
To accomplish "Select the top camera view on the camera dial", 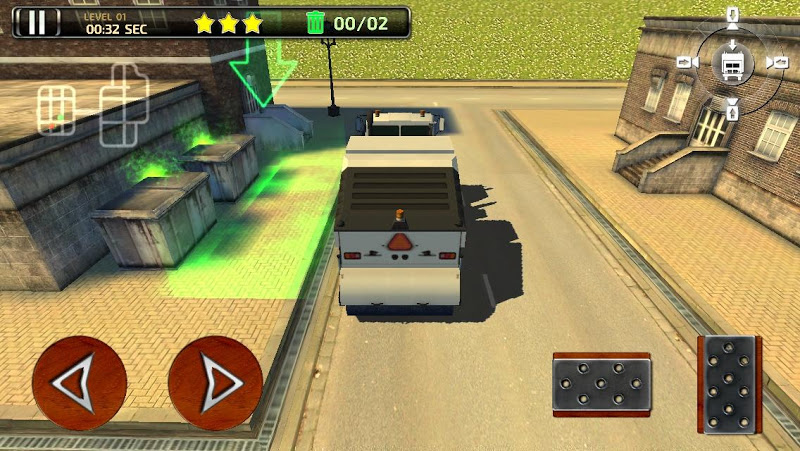I will tap(732, 17).
